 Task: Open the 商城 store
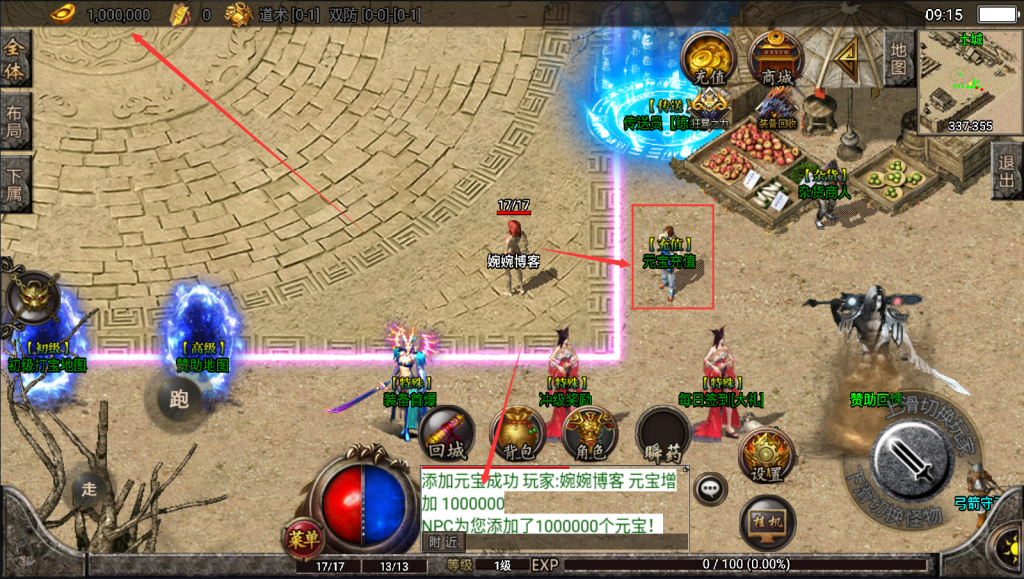click(776, 58)
